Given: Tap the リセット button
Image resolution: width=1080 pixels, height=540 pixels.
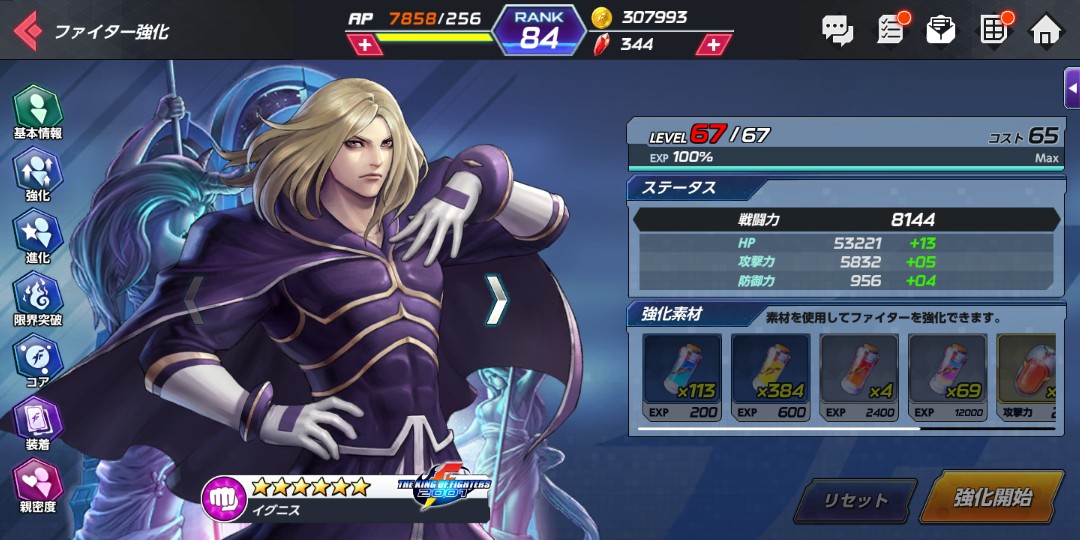Looking at the screenshot, I should point(855,500).
